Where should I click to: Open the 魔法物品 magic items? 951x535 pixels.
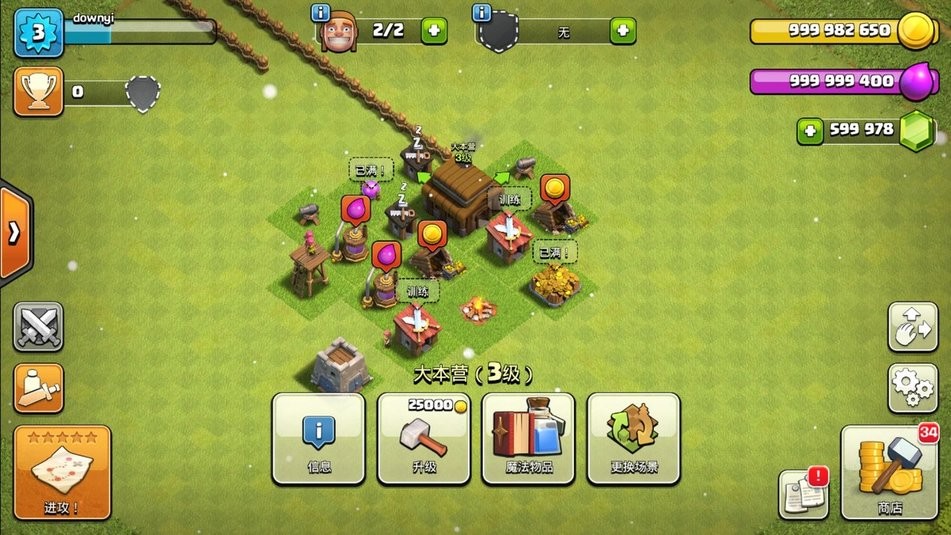click(528, 439)
